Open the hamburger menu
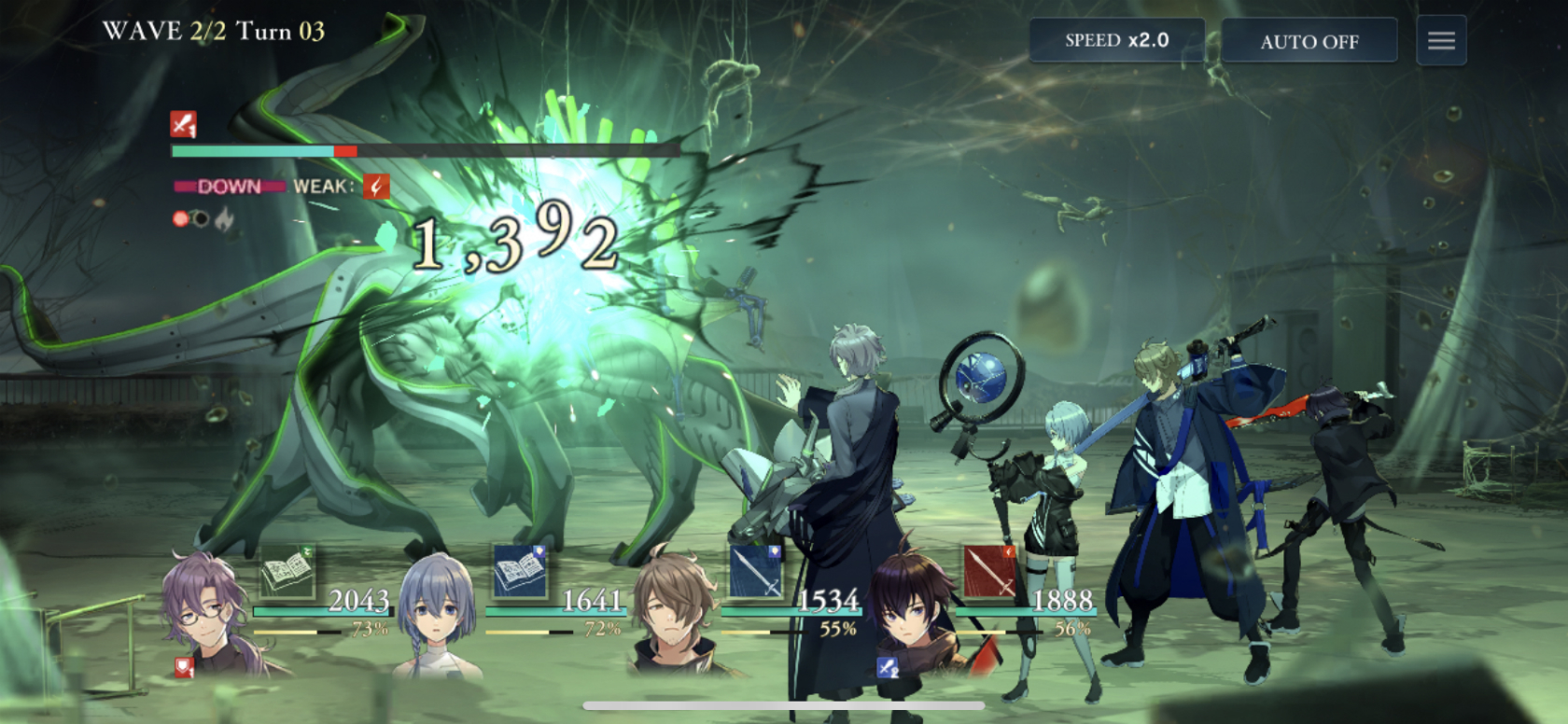The image size is (1568, 724). tap(1441, 41)
